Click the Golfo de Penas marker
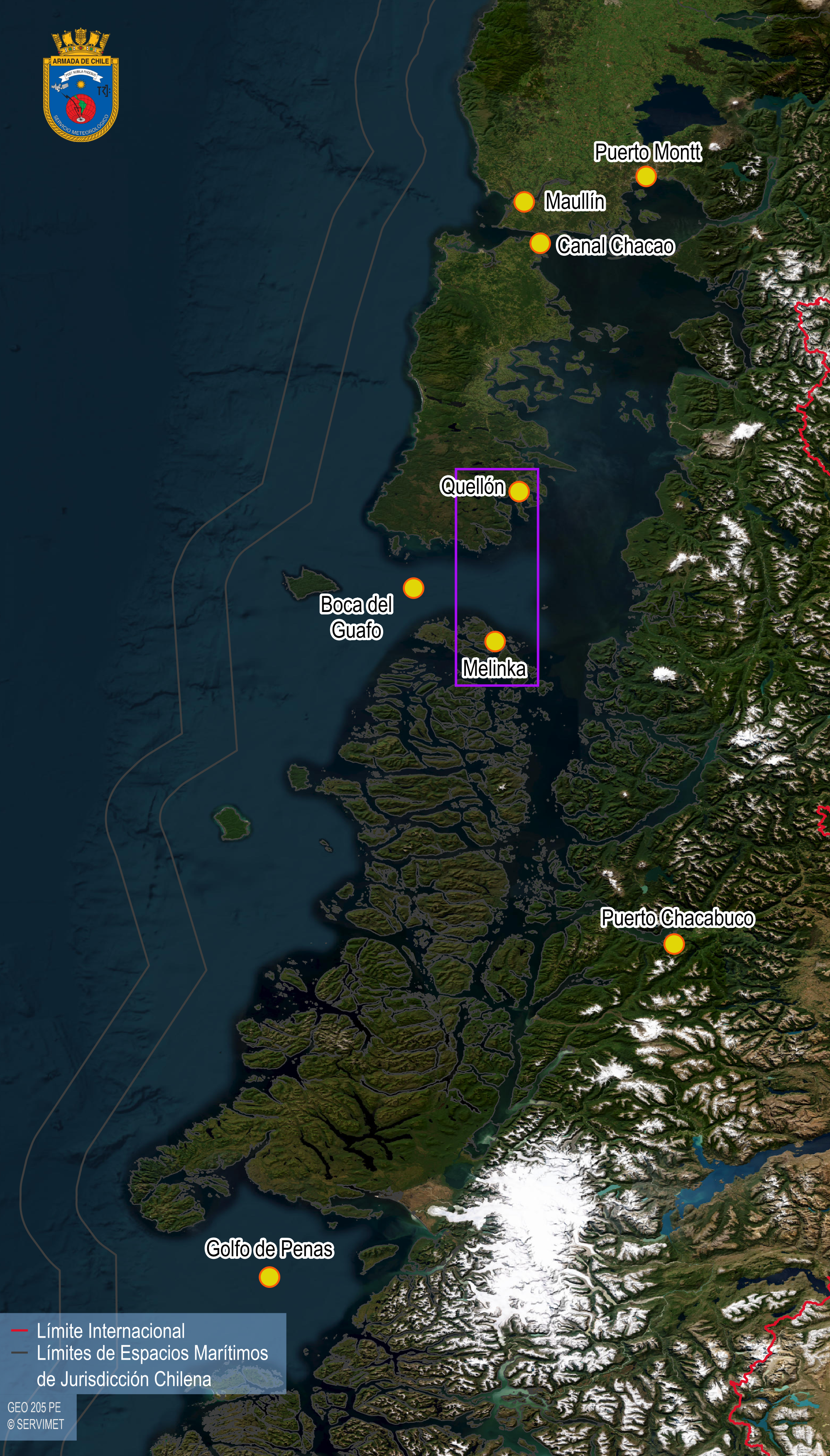830x1456 pixels. point(269,1277)
